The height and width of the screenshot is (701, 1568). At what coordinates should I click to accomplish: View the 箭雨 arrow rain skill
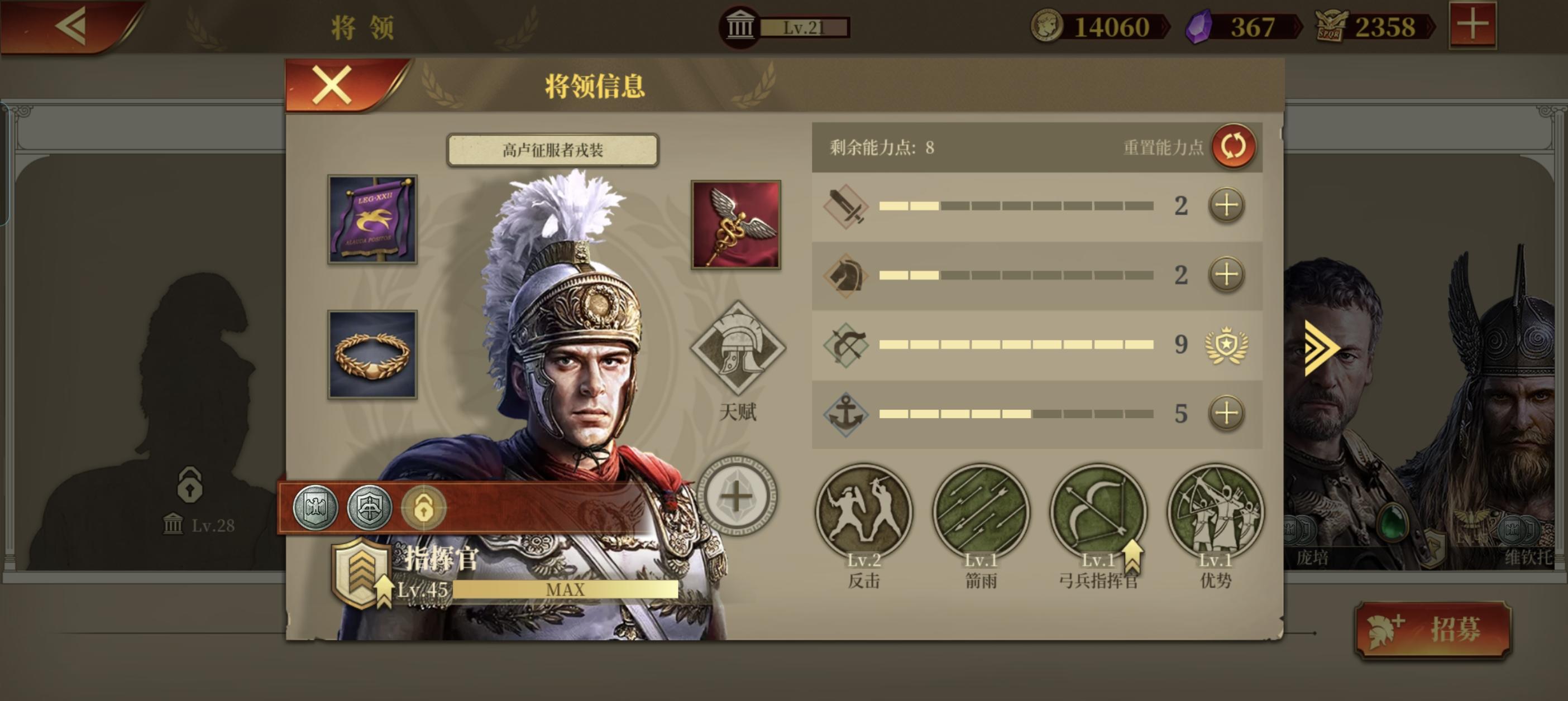pyautogui.click(x=981, y=512)
